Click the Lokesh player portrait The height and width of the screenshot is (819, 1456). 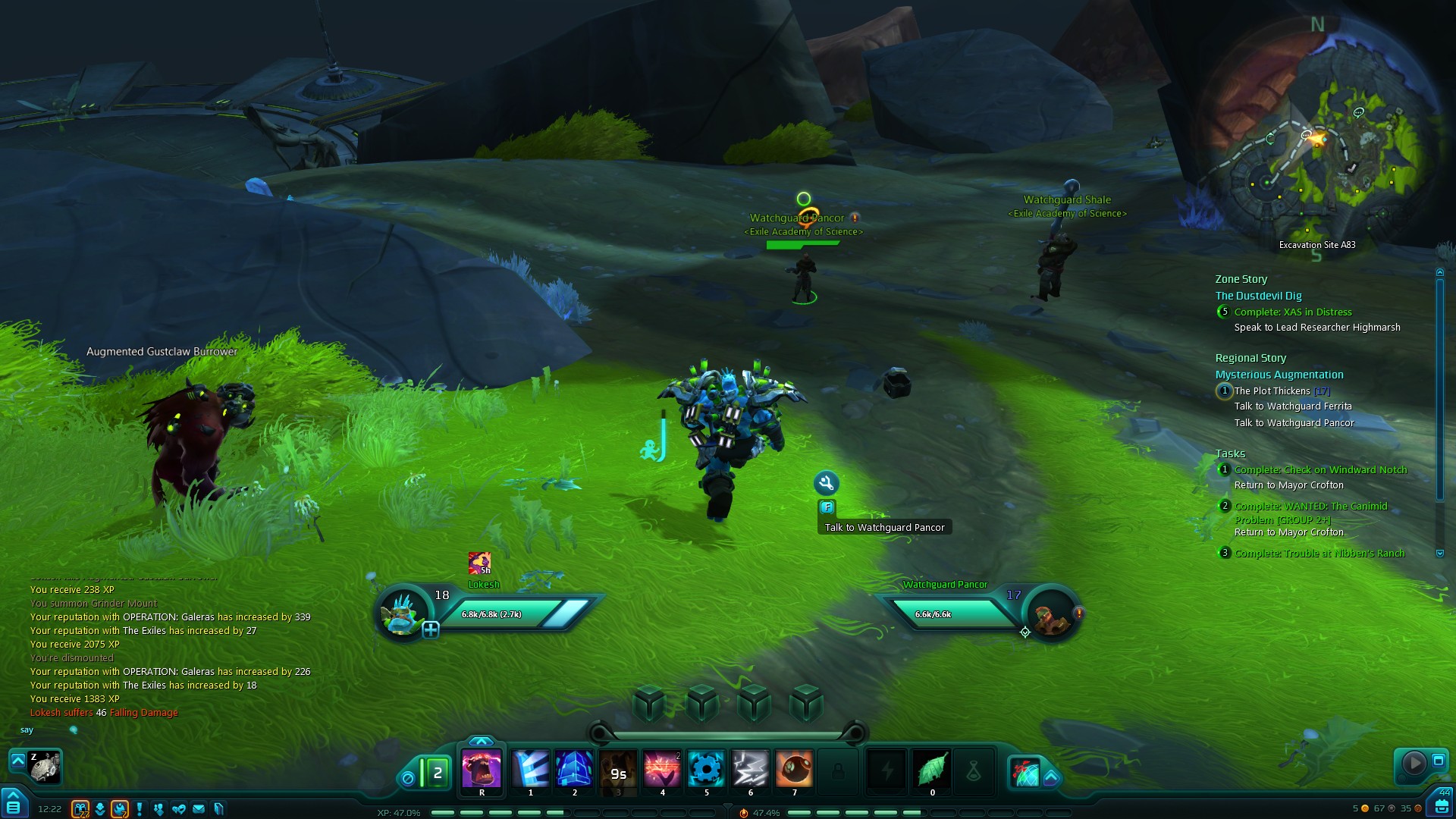click(402, 613)
